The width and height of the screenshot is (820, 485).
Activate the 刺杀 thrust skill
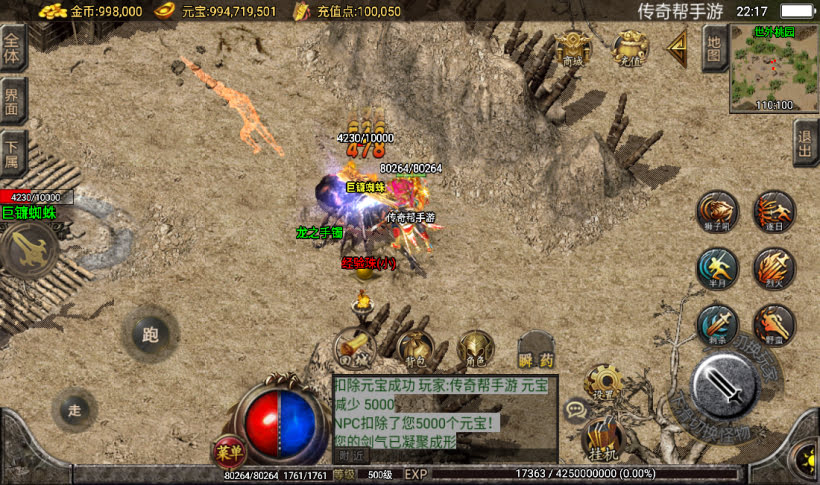pos(717,324)
